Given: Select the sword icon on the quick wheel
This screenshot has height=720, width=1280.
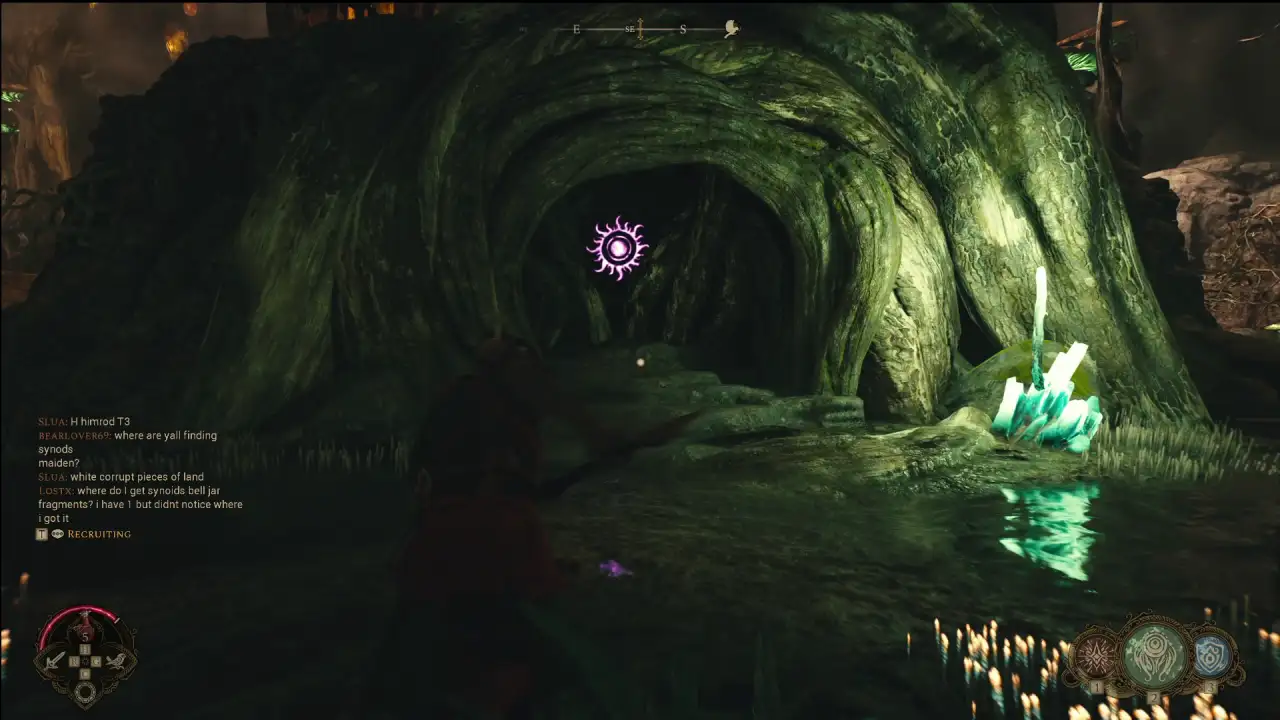Looking at the screenshot, I should [x=56, y=660].
